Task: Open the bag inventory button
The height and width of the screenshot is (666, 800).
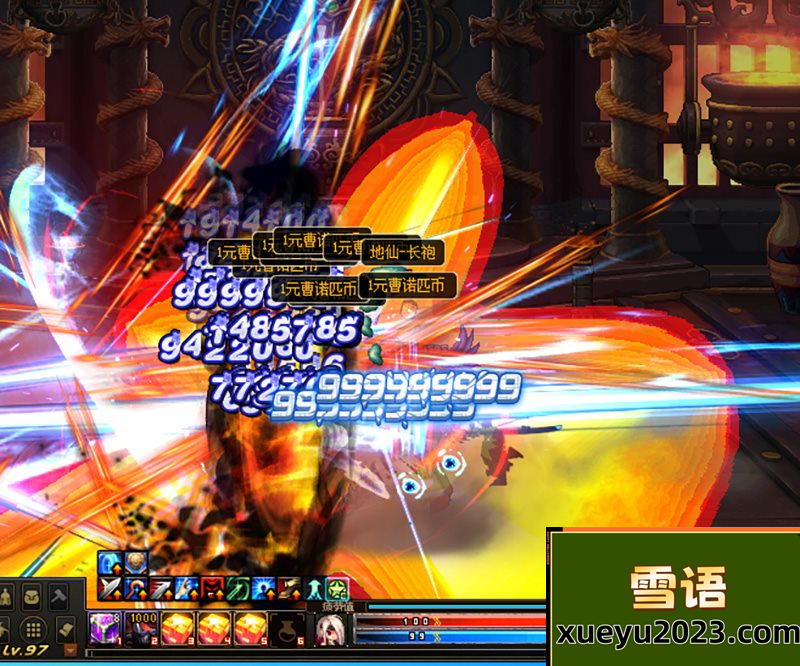Action: point(32,597)
